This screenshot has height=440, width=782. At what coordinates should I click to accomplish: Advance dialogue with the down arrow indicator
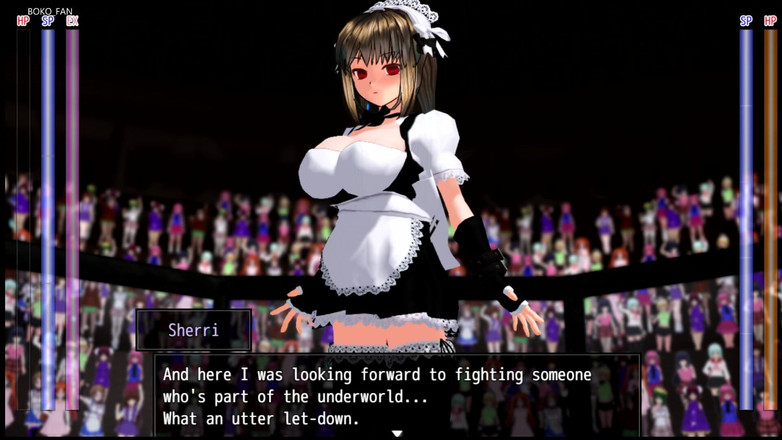(x=397, y=433)
